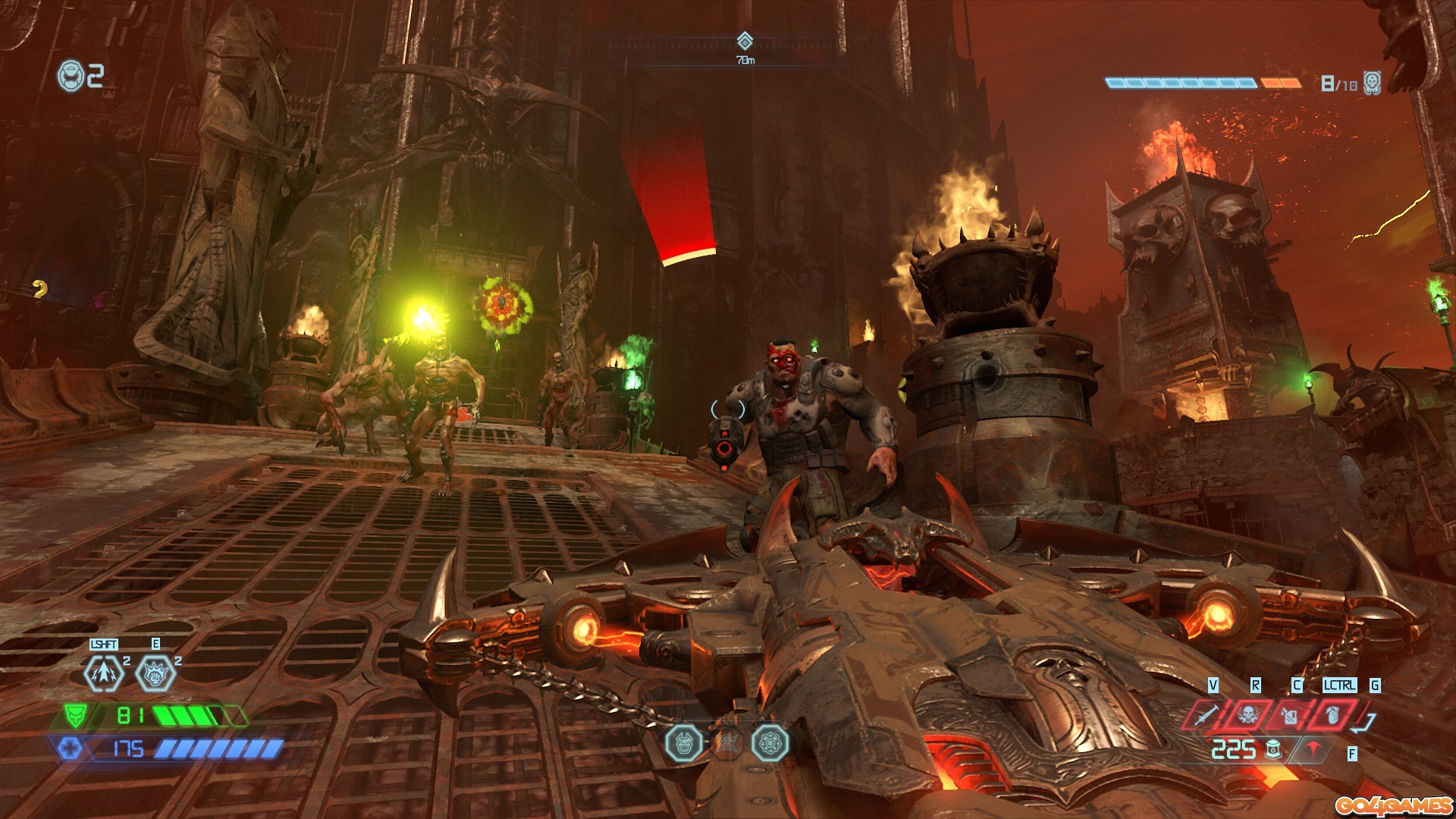Screen dimensions: 1456x819
Task: Click the Bloodhammer skull icon labeled R
Action: pos(1249,715)
